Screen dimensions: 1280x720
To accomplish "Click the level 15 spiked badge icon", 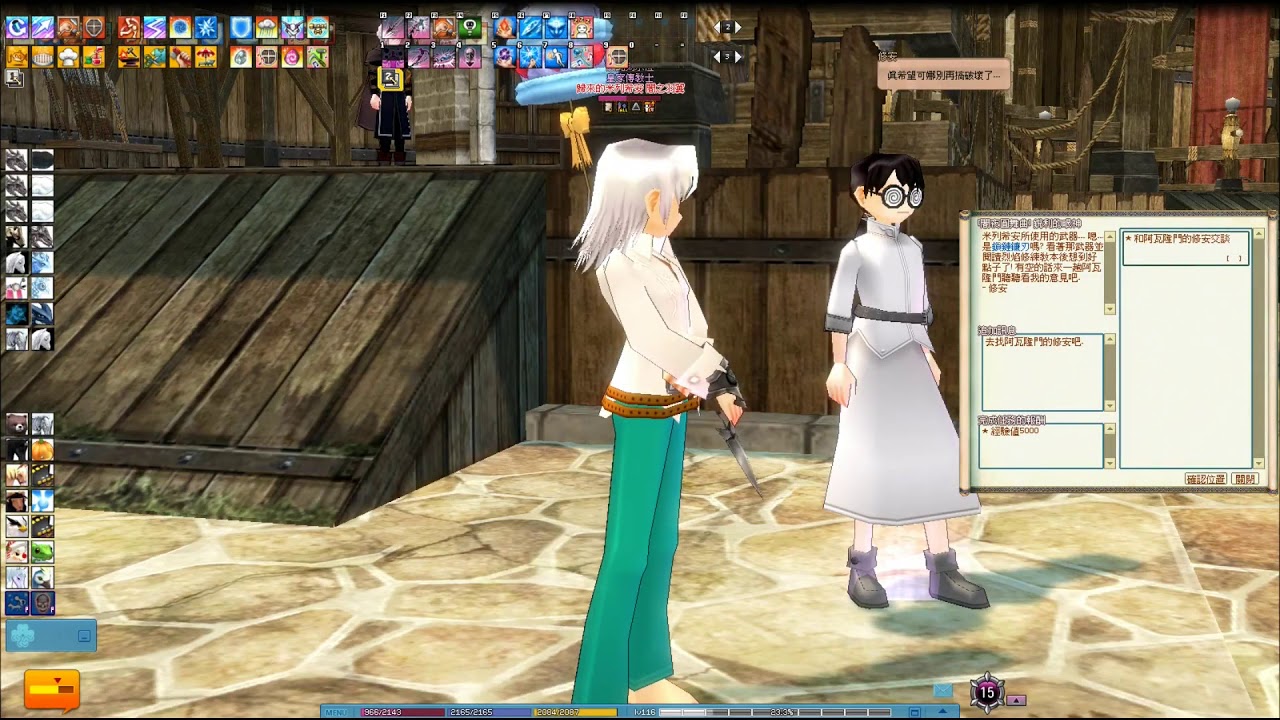I will [x=987, y=691].
